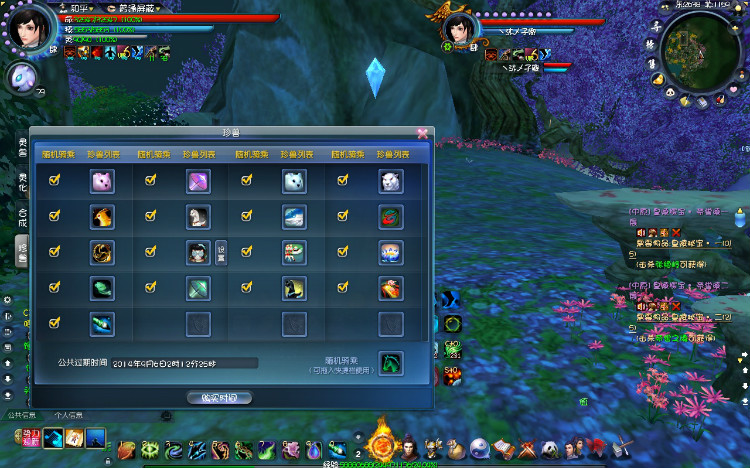This screenshot has height=468, width=750.
Task: Pick the purple umbrella mount icon
Action: (198, 181)
